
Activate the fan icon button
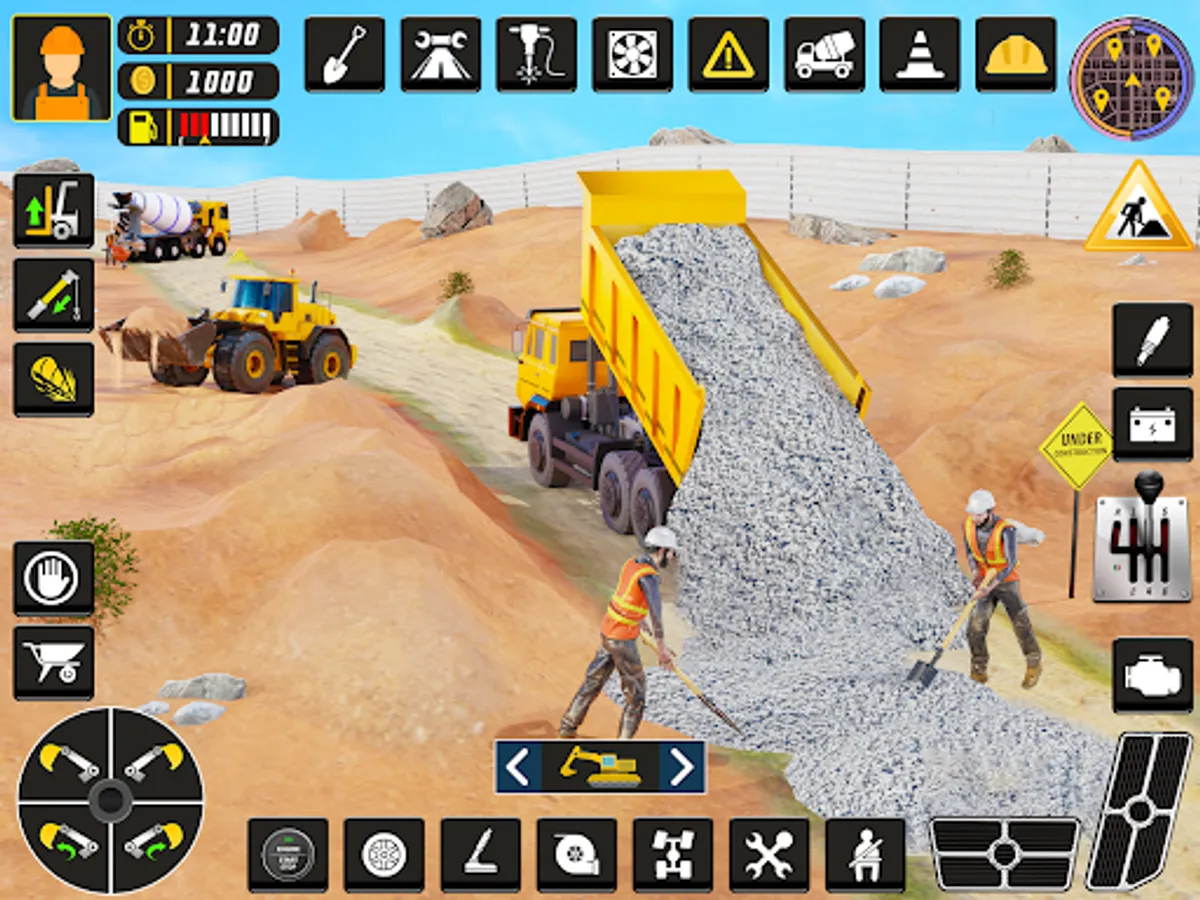pyautogui.click(x=632, y=55)
